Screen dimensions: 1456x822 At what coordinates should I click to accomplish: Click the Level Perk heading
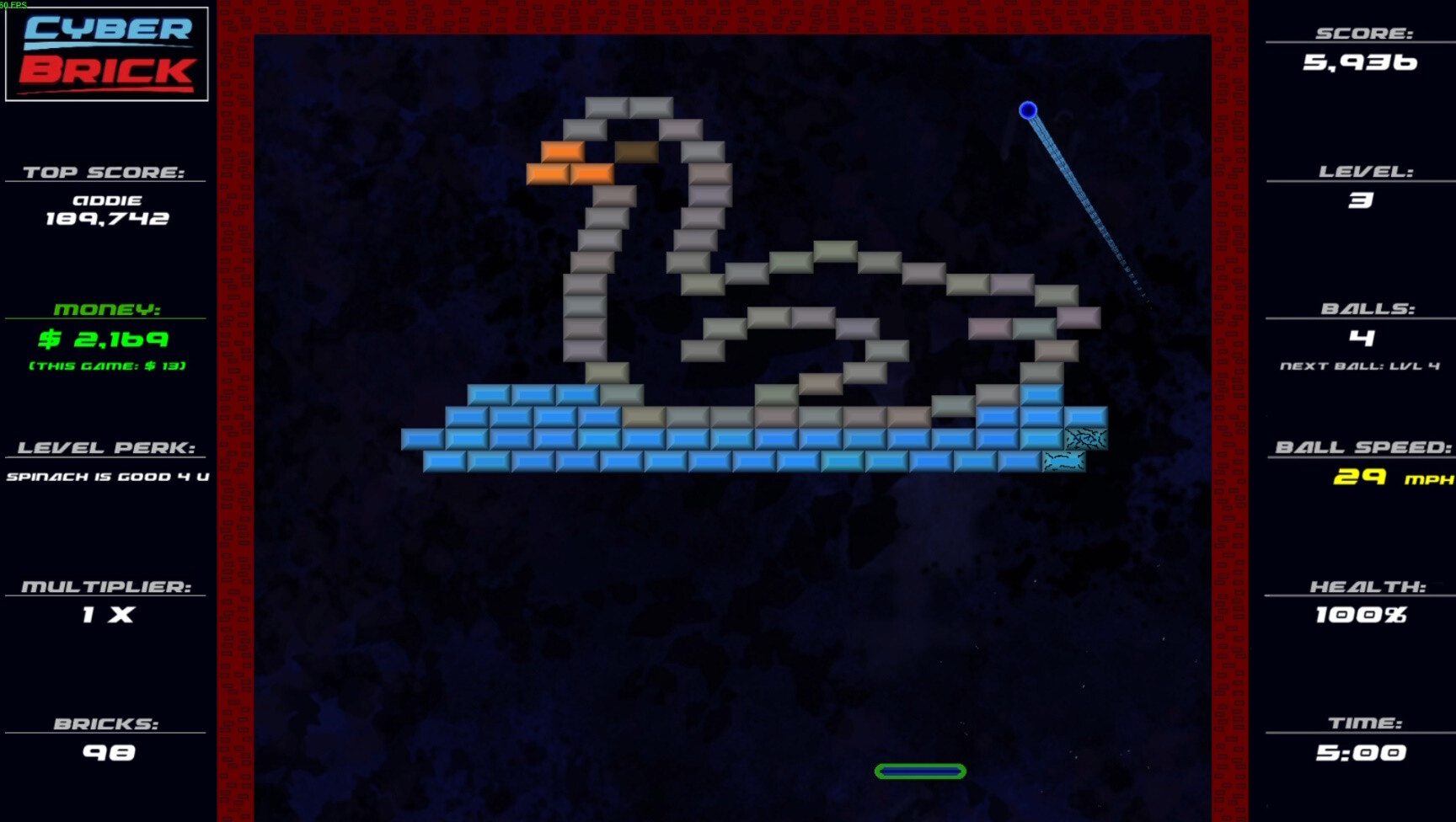pos(107,447)
